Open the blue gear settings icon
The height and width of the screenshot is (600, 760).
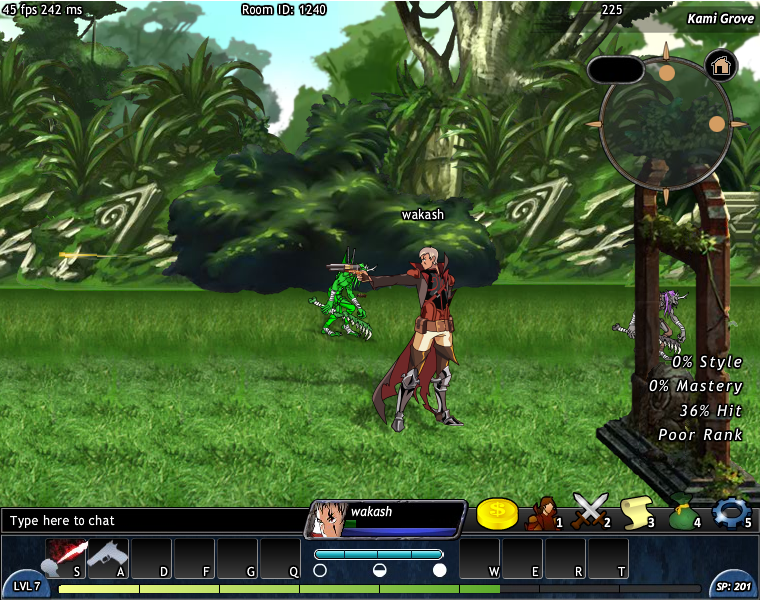tap(730, 511)
